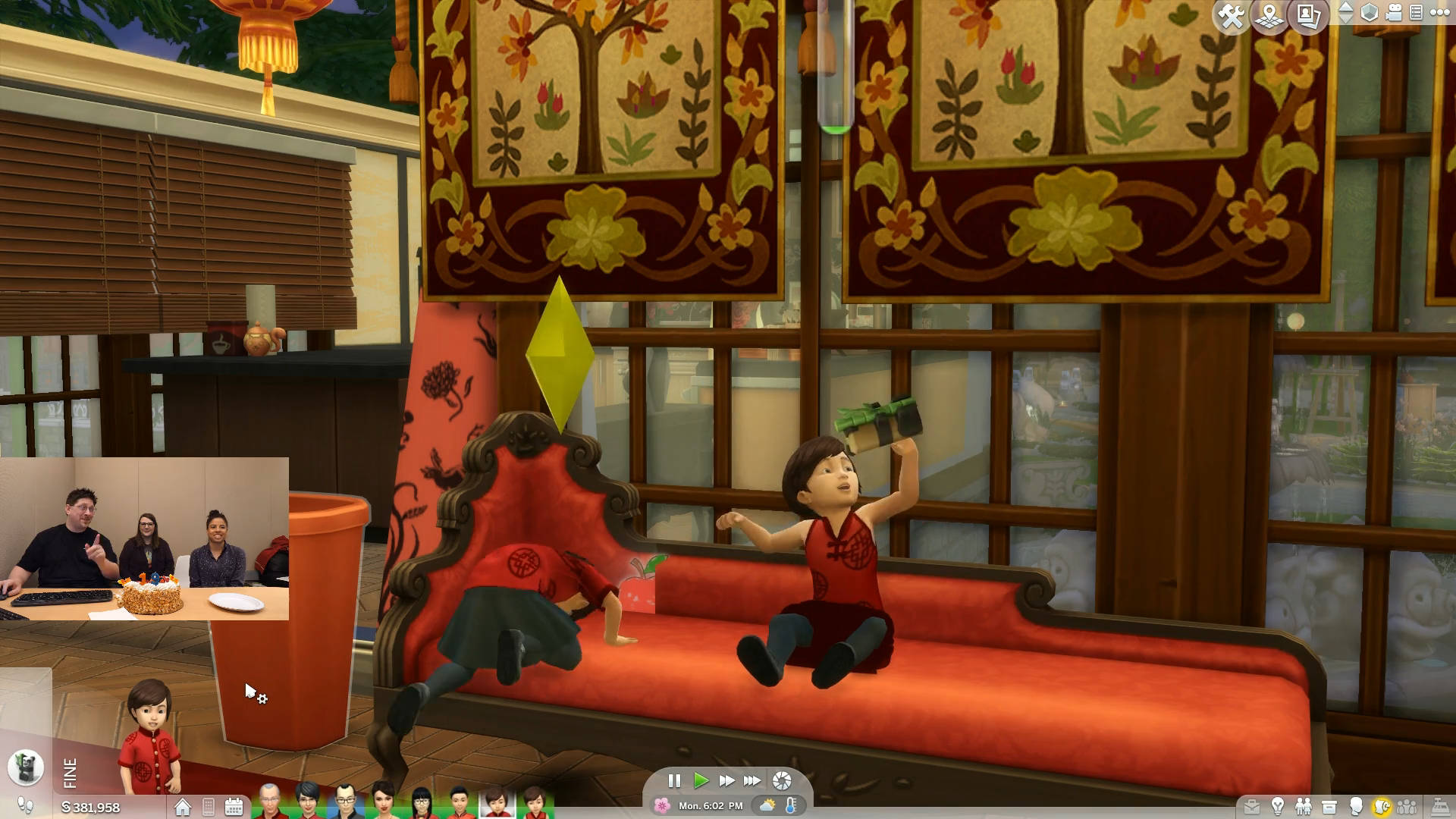The height and width of the screenshot is (819, 1456).
Task: Set game speed to ultra speed
Action: [x=752, y=780]
